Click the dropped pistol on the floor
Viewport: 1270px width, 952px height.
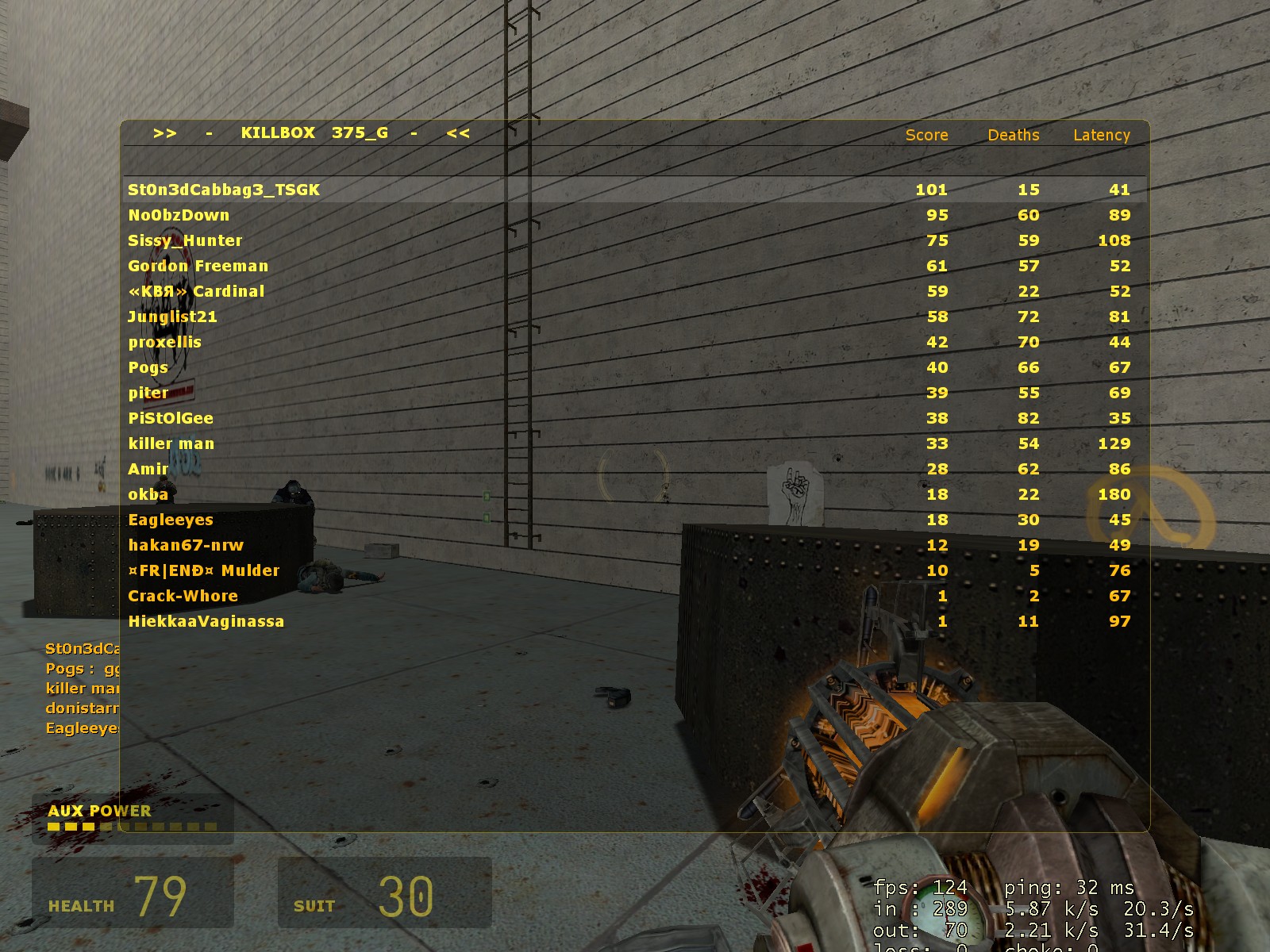coord(611,698)
